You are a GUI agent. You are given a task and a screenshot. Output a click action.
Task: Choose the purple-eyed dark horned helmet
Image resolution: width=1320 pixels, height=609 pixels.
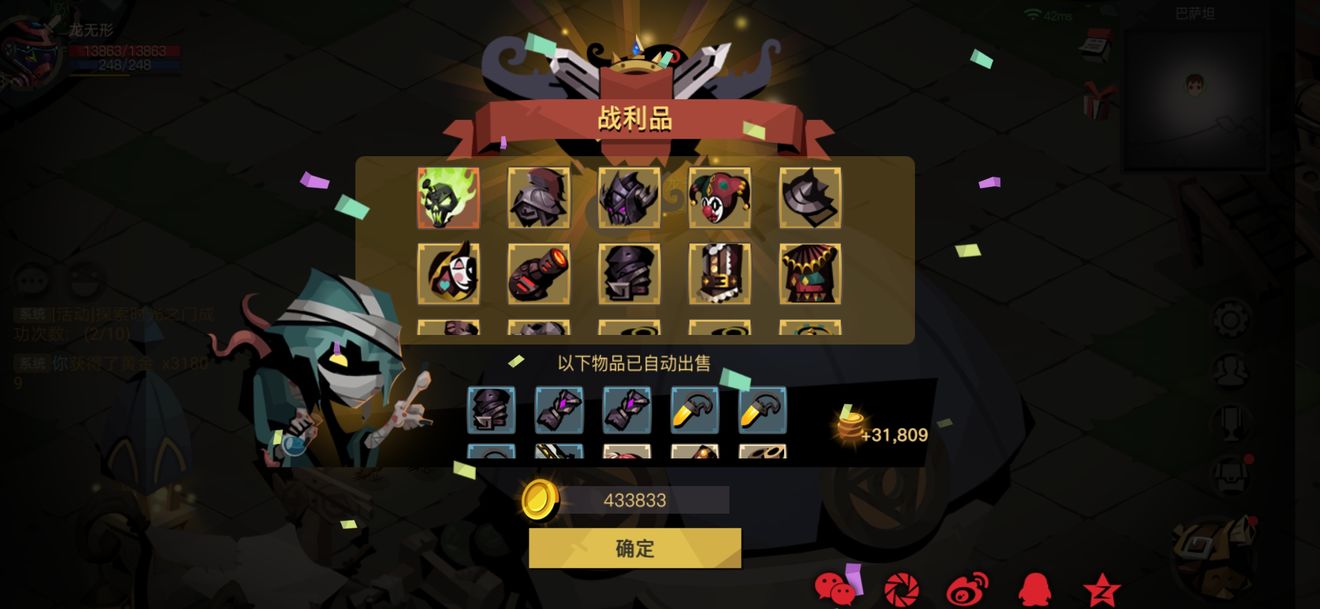pos(629,198)
